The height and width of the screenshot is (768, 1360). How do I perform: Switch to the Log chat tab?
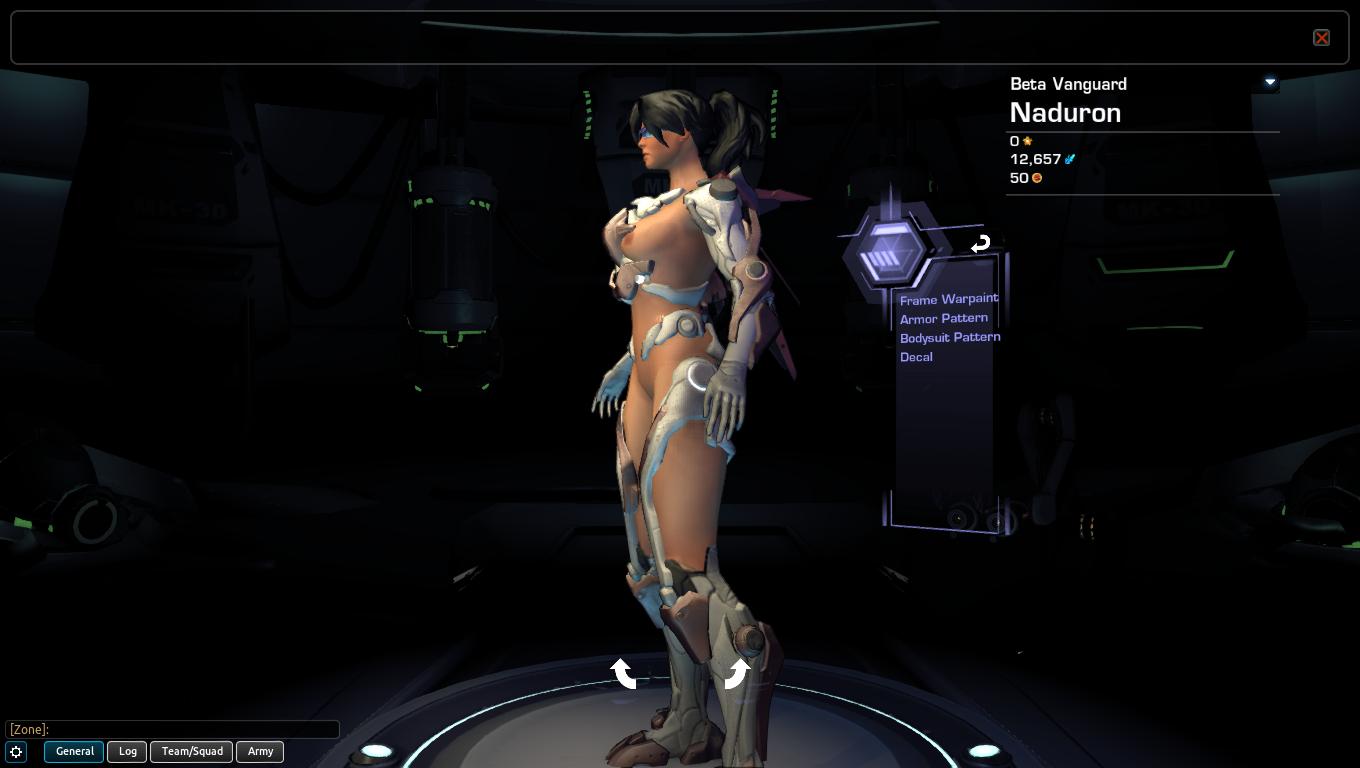[128, 751]
